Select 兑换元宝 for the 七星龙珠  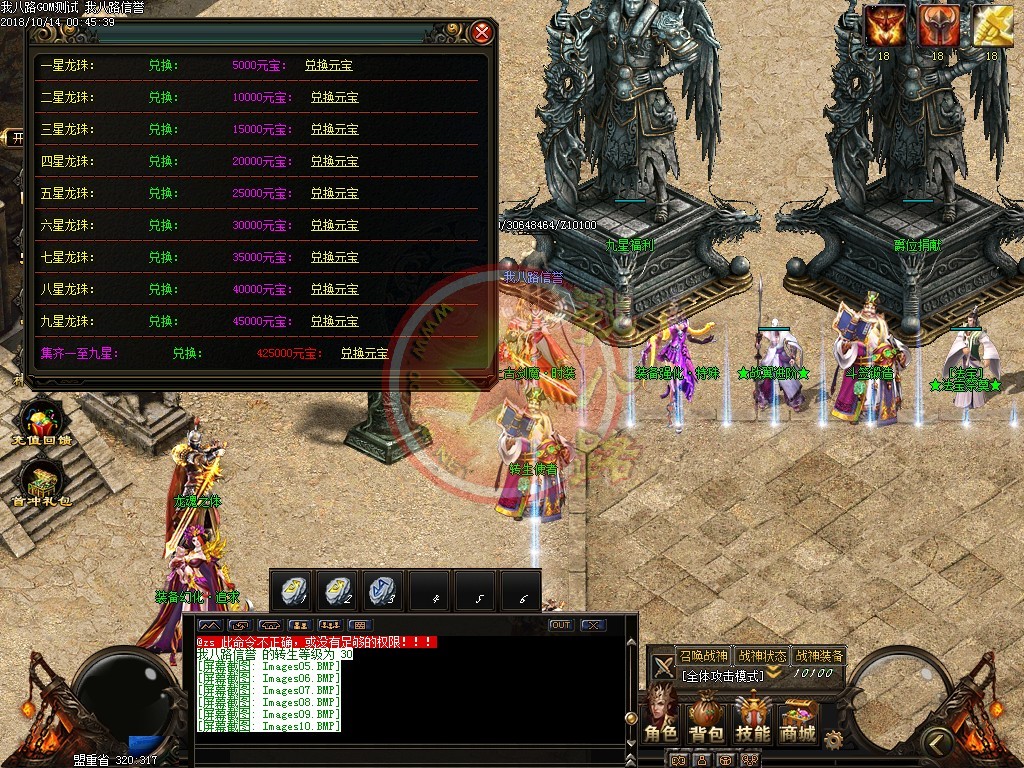334,258
